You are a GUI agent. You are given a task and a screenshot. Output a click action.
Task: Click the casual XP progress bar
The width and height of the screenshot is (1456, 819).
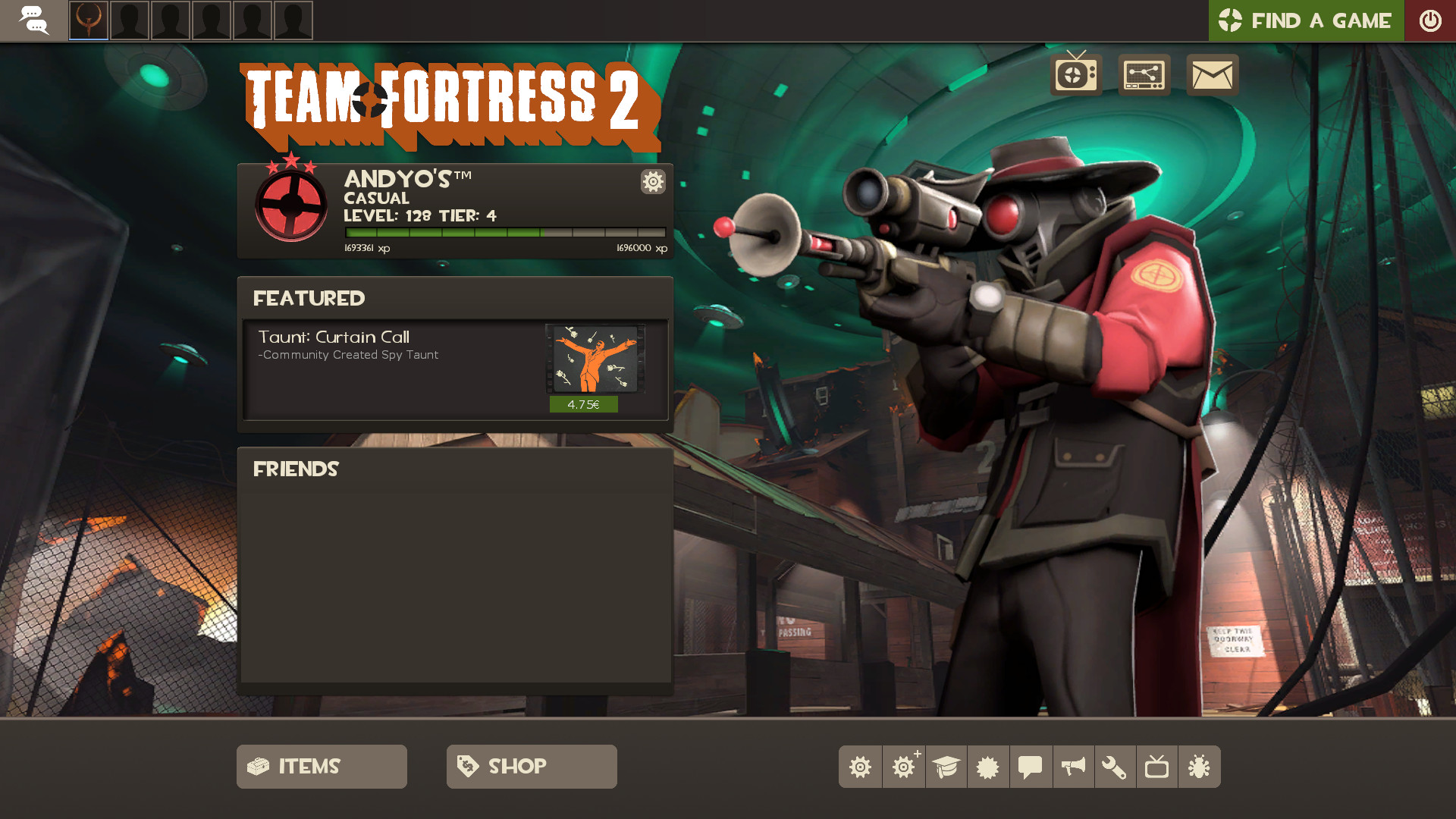click(504, 233)
